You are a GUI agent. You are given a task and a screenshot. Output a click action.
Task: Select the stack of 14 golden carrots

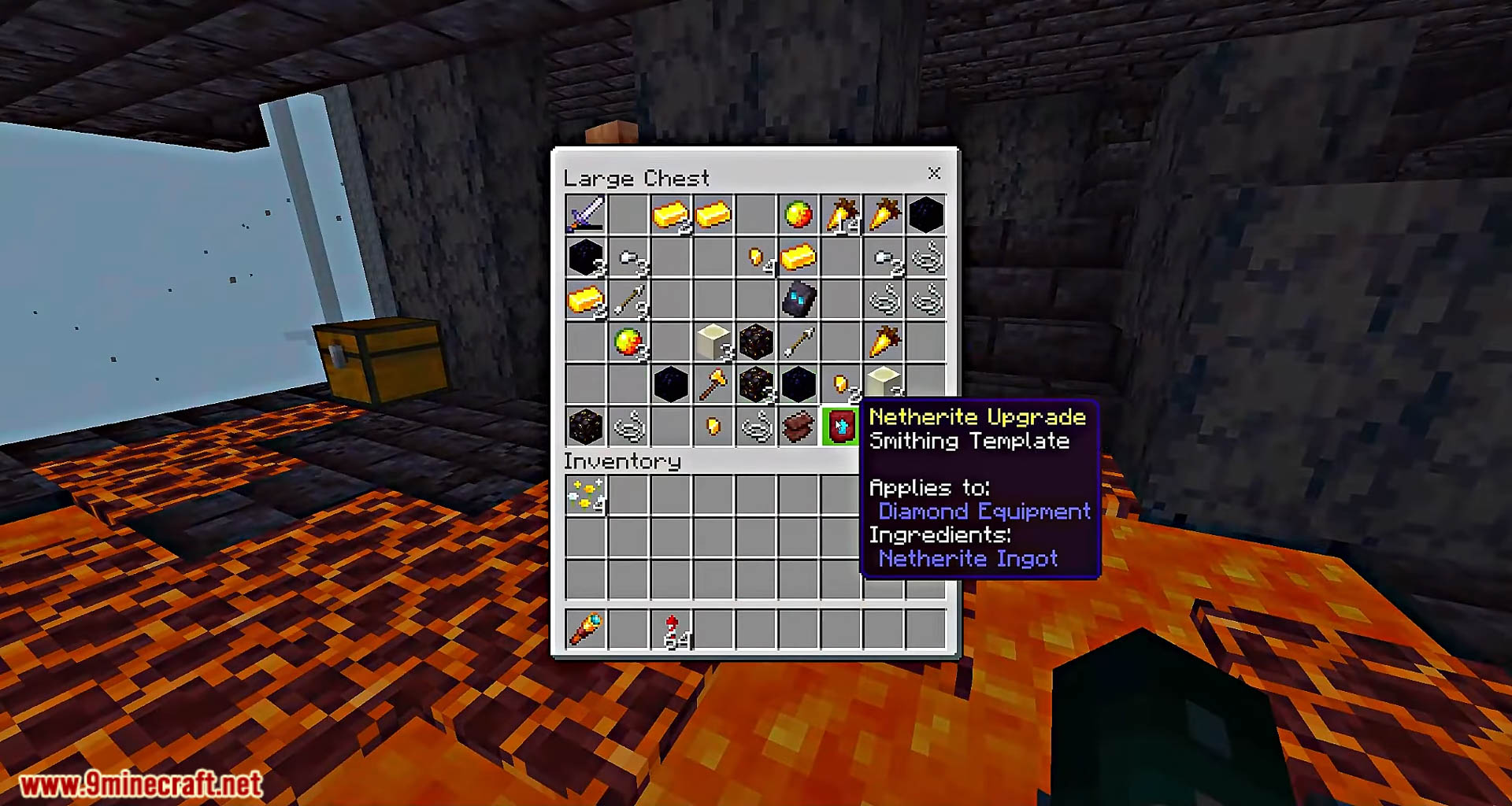click(x=840, y=214)
